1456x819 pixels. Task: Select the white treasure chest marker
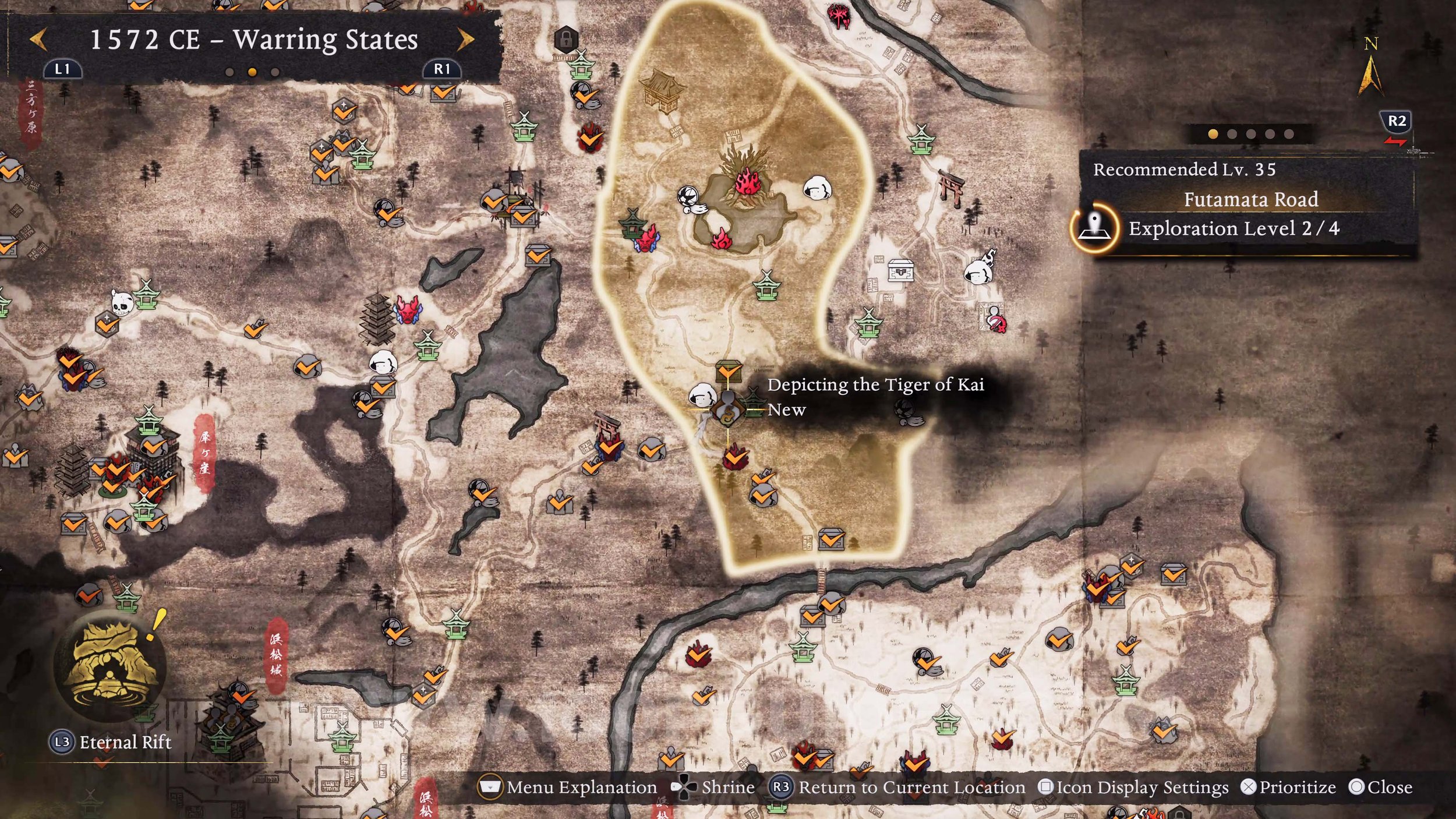(x=900, y=270)
